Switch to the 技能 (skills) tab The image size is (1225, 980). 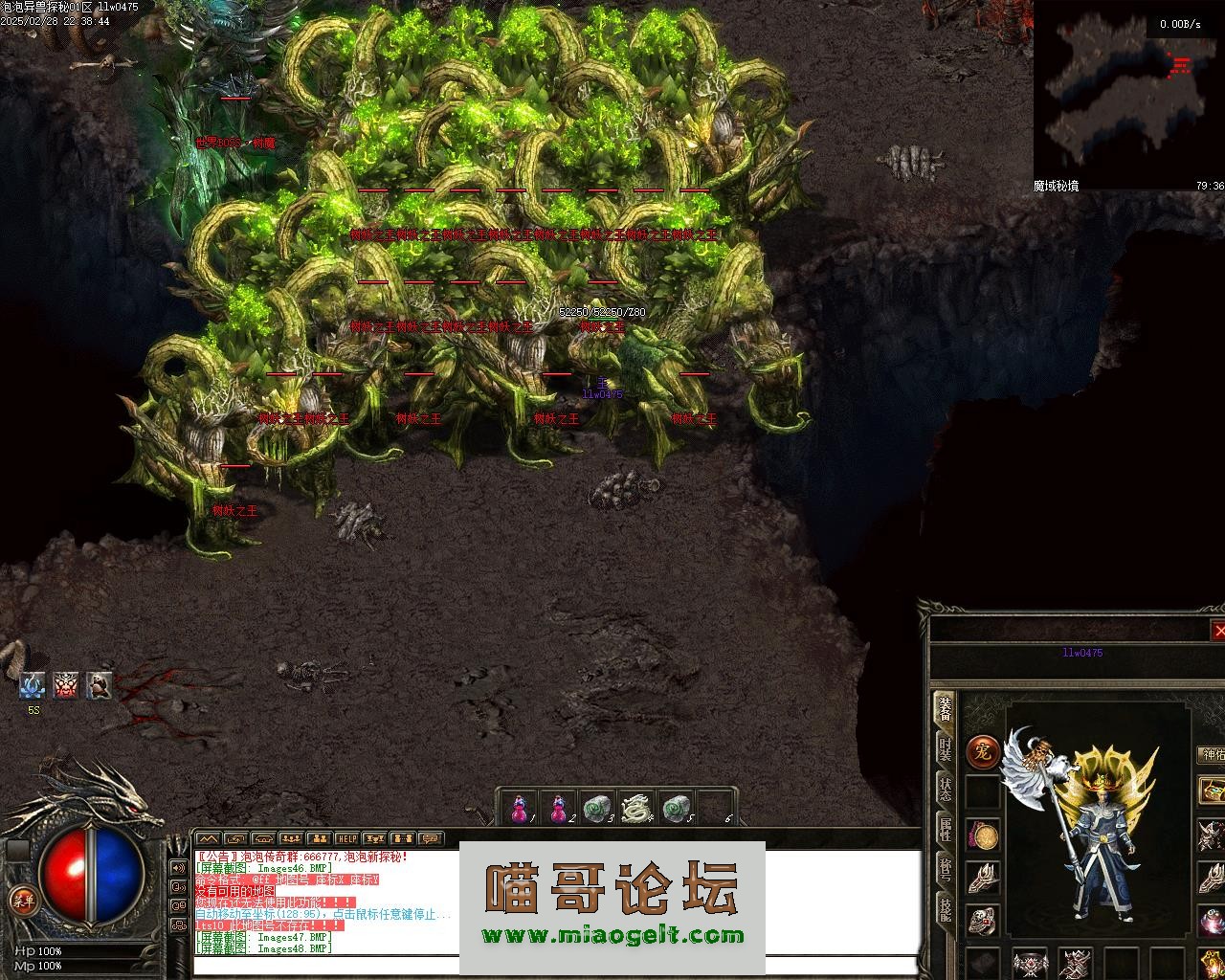tap(945, 909)
